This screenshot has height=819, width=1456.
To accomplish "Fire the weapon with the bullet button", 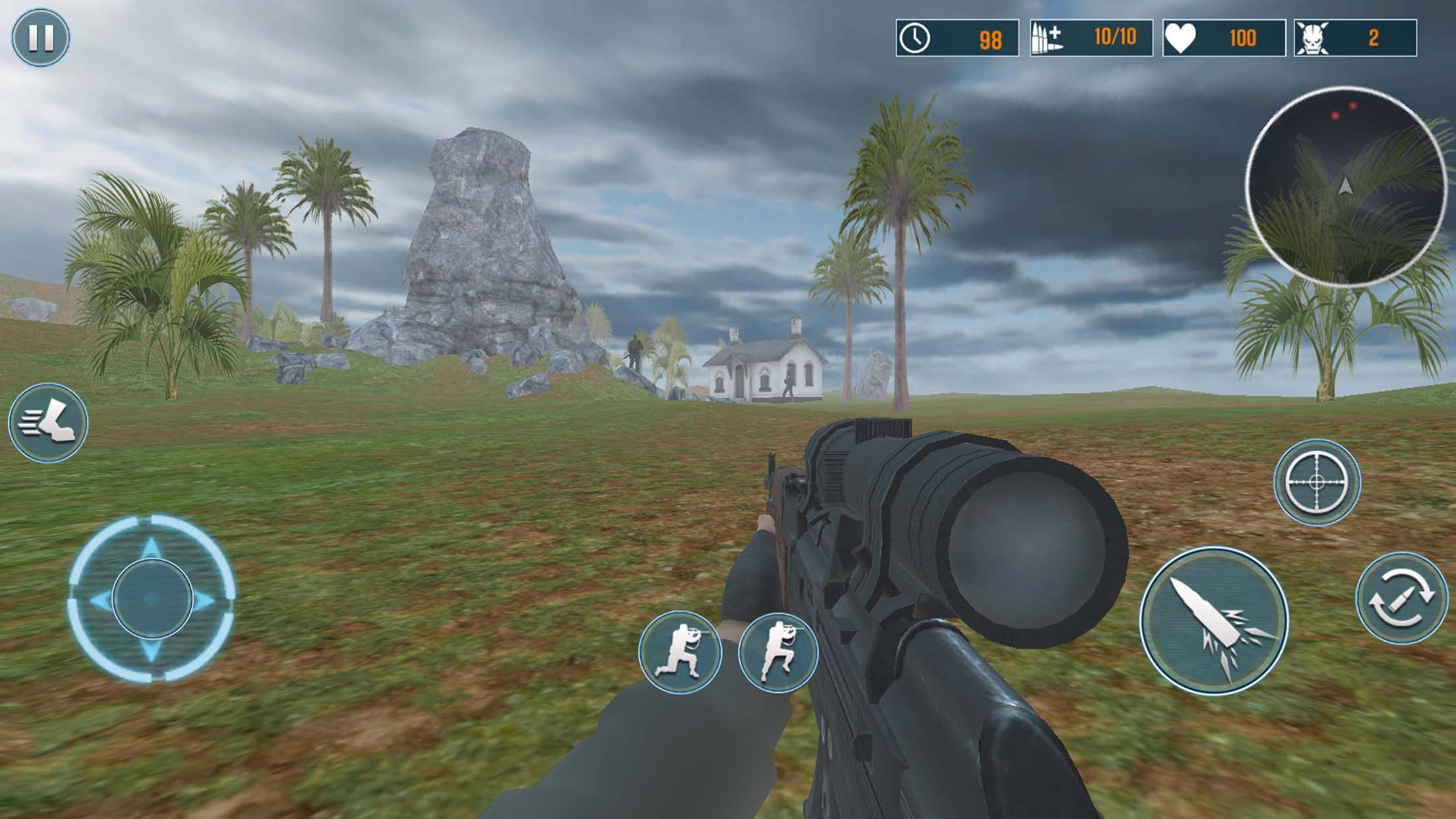I will (1214, 621).
